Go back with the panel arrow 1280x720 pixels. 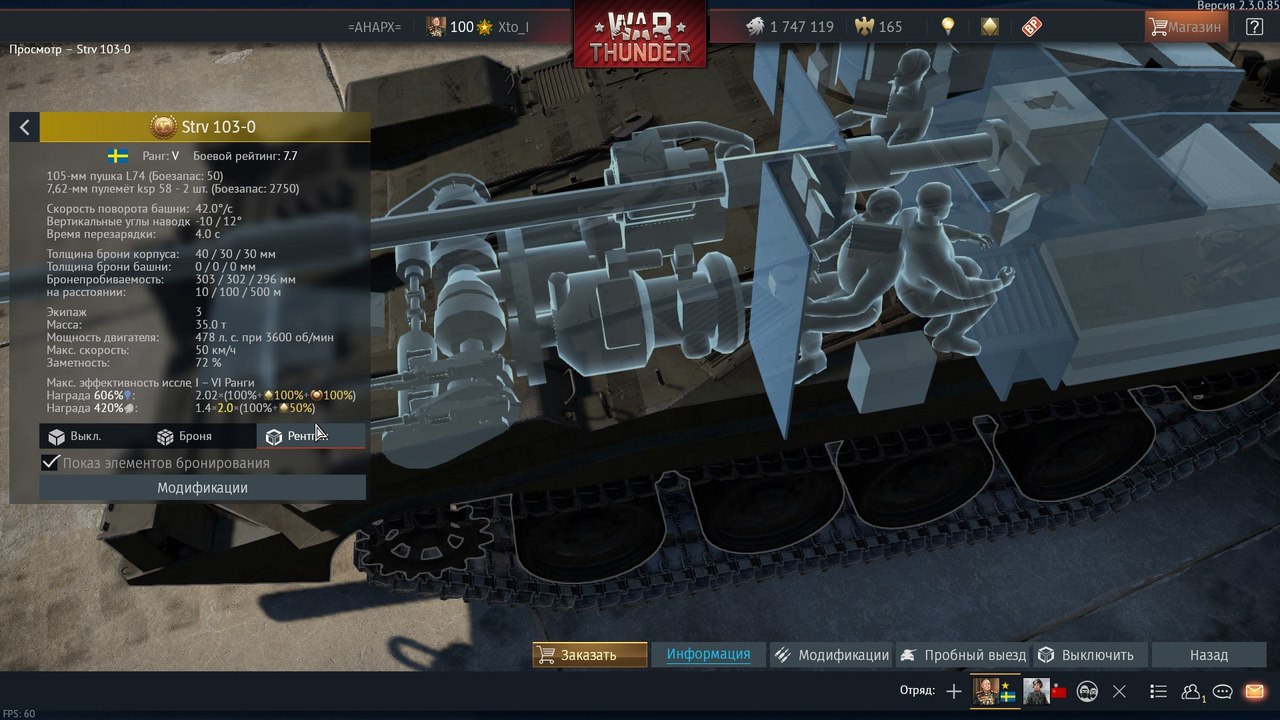point(25,127)
